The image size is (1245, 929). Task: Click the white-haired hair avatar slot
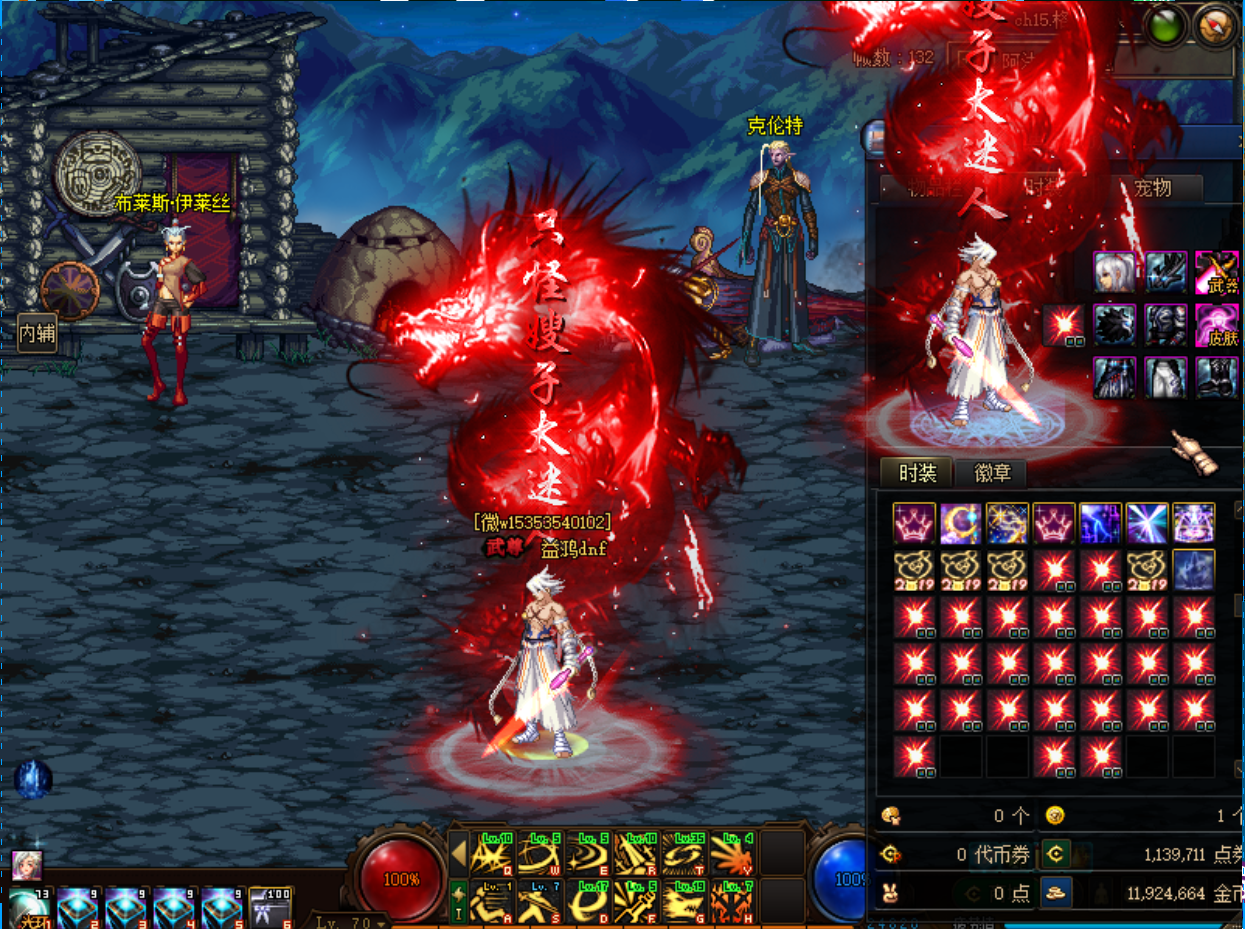coord(1113,272)
